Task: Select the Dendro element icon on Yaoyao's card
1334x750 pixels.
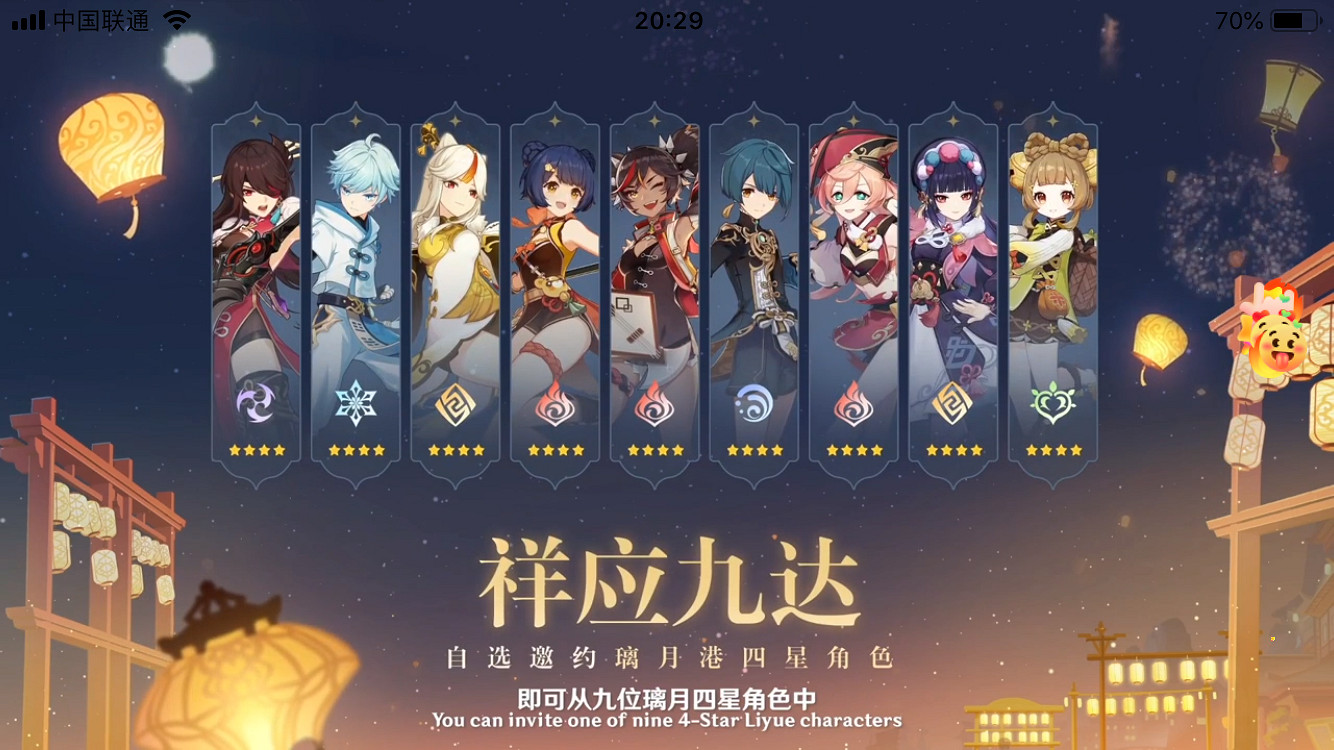Action: point(1052,400)
